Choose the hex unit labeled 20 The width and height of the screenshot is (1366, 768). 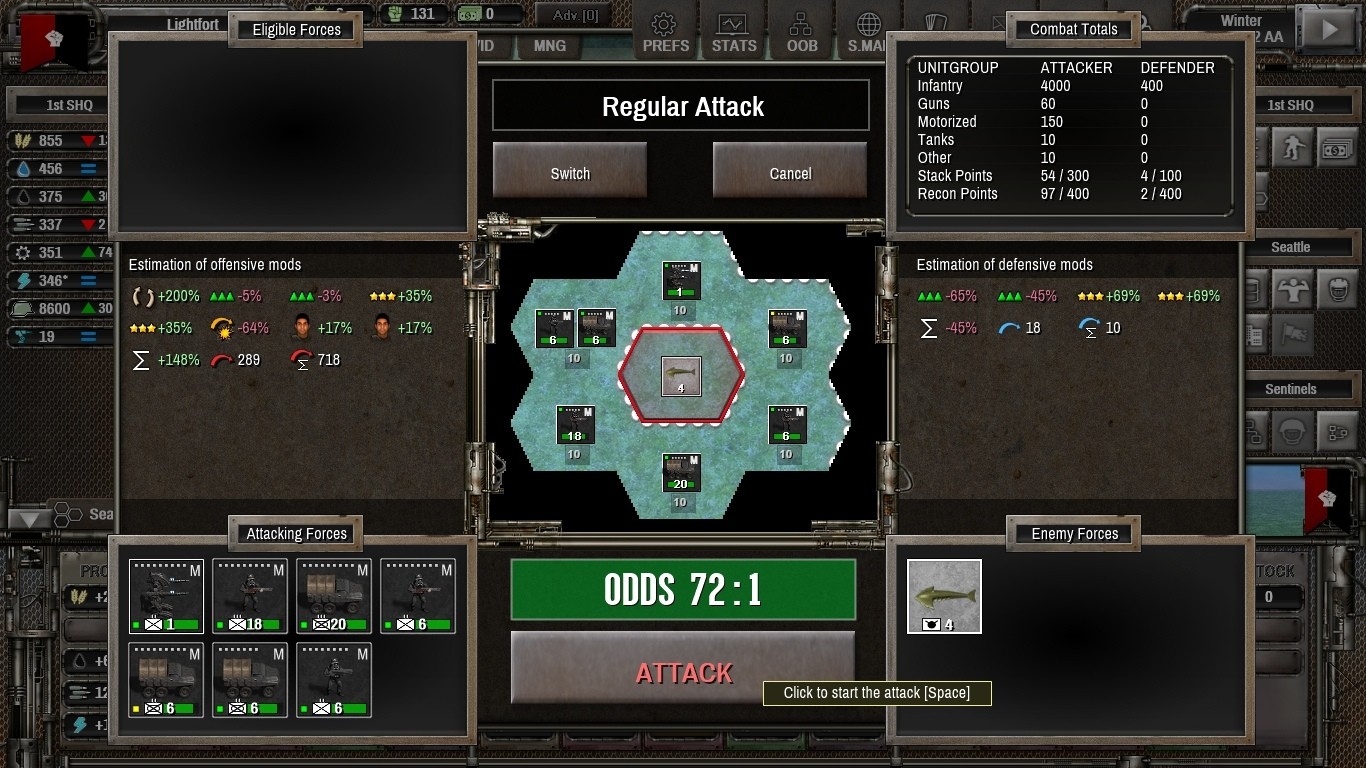click(681, 473)
